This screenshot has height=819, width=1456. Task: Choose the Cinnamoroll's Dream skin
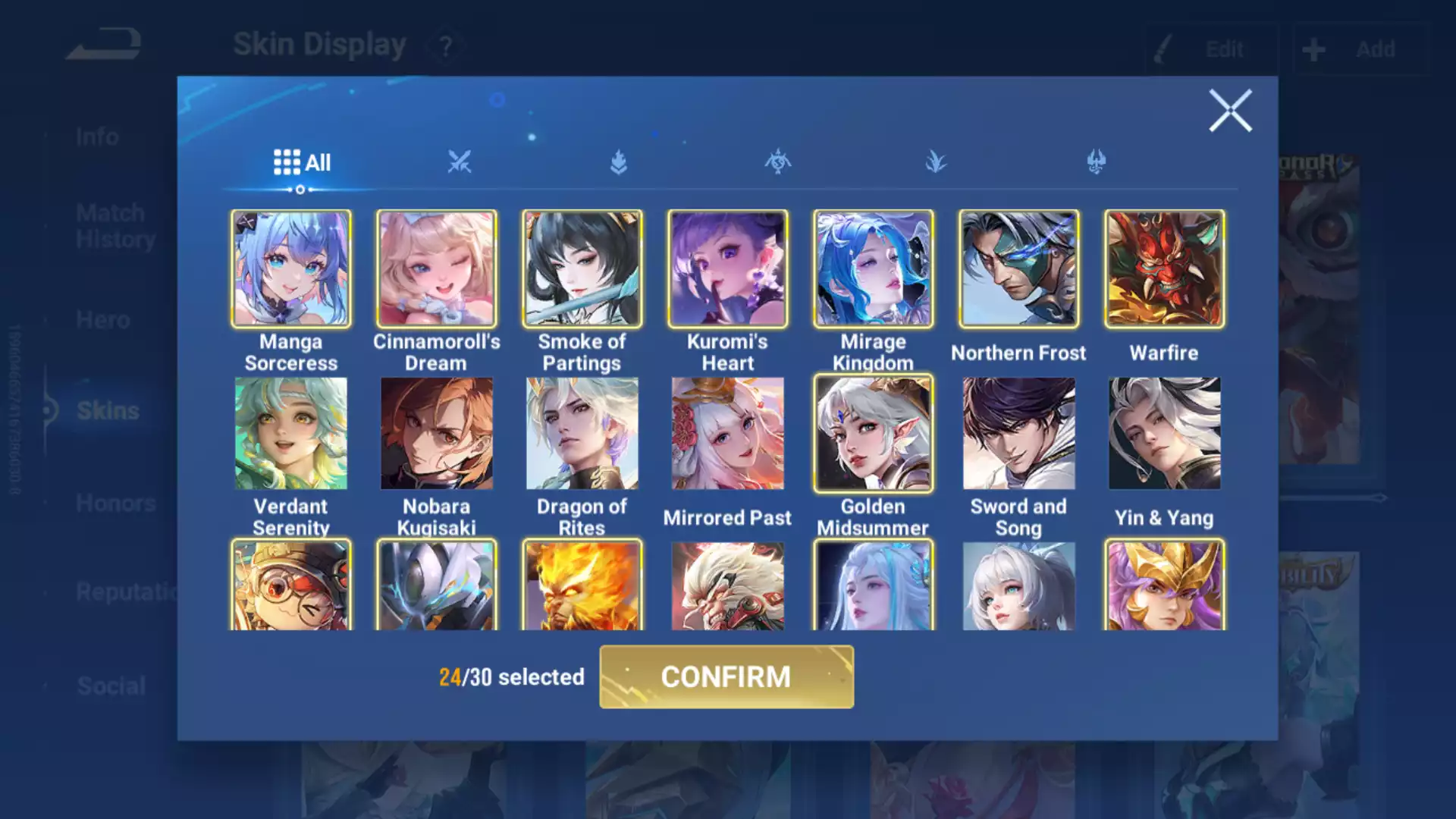pyautogui.click(x=437, y=269)
